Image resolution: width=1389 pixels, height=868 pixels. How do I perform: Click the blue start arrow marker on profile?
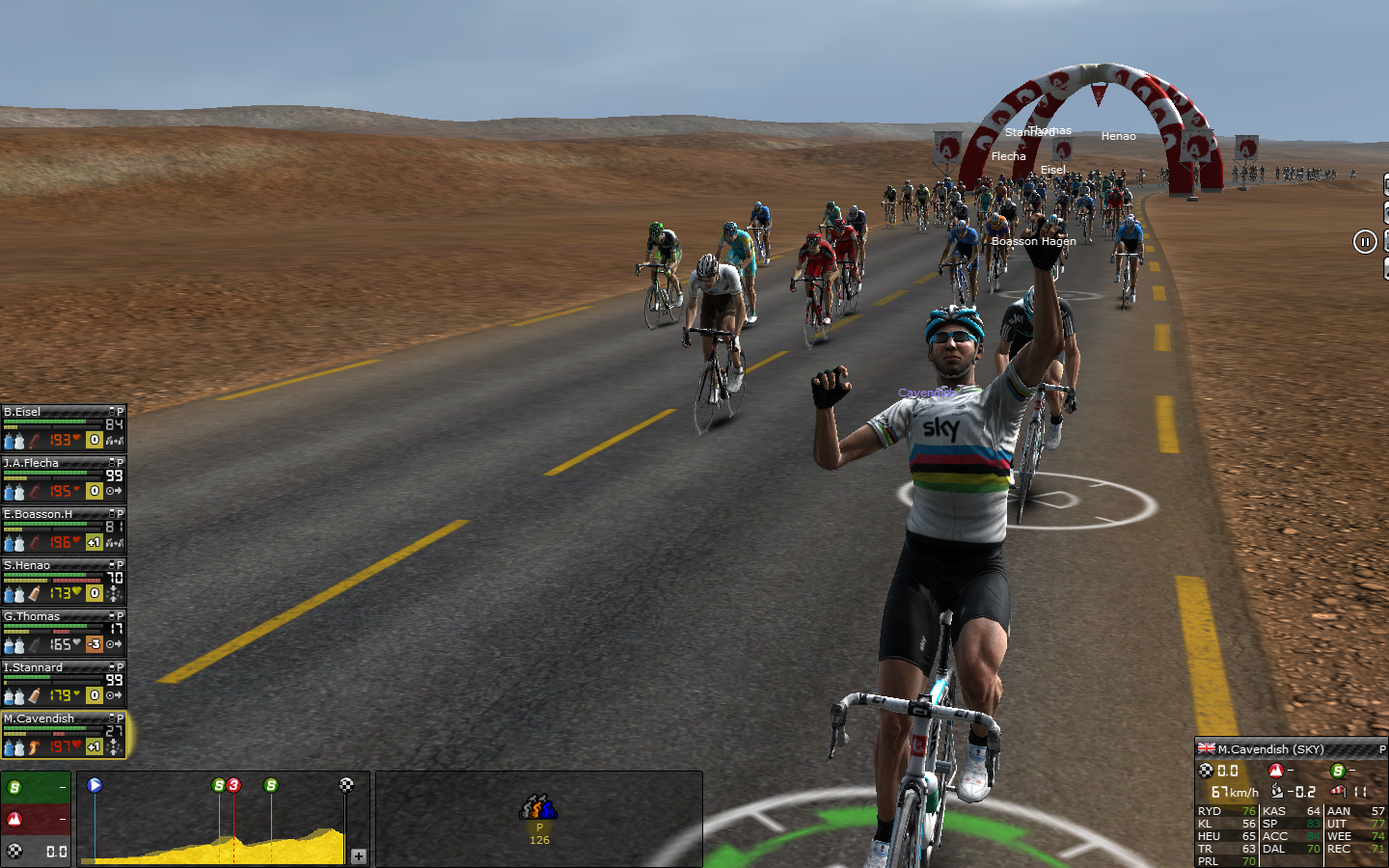95,785
